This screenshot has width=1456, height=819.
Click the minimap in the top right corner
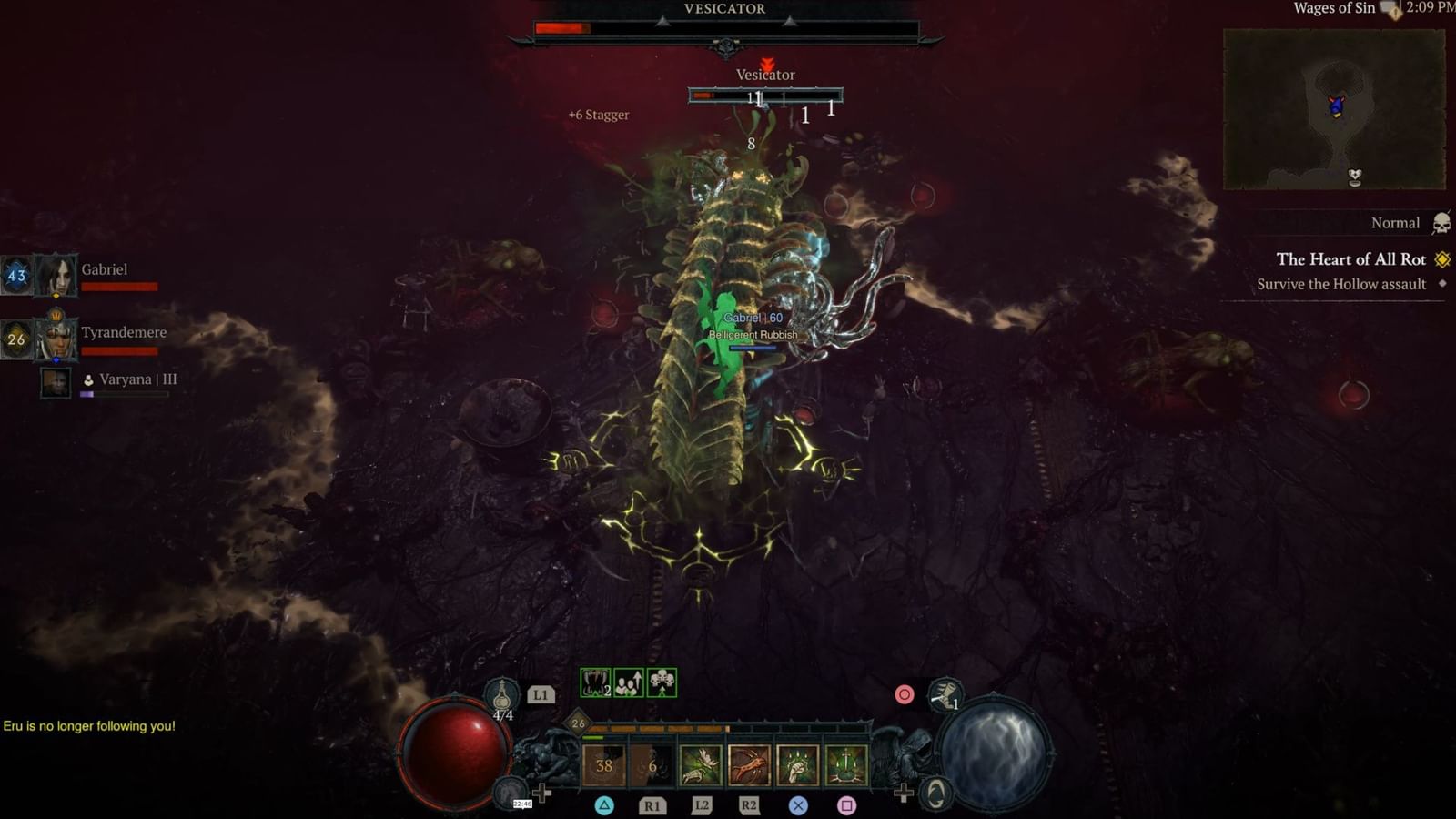(x=1335, y=107)
